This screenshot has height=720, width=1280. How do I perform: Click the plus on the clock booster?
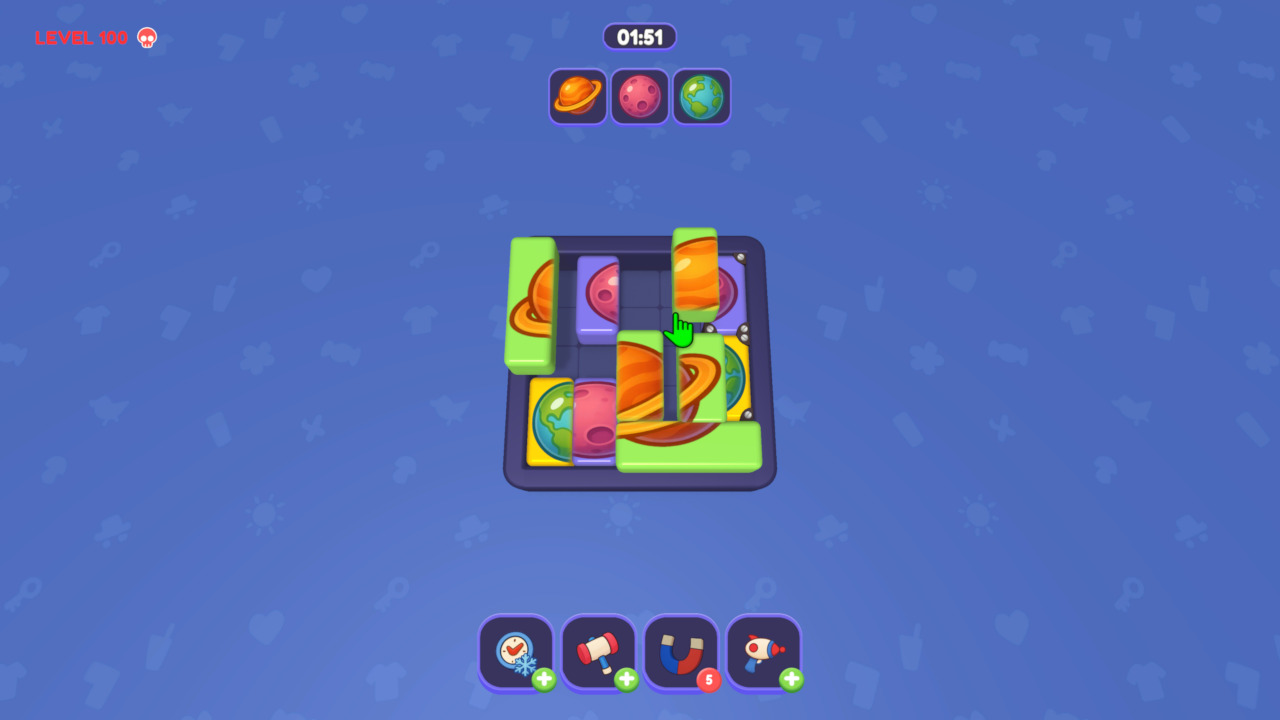pos(543,679)
